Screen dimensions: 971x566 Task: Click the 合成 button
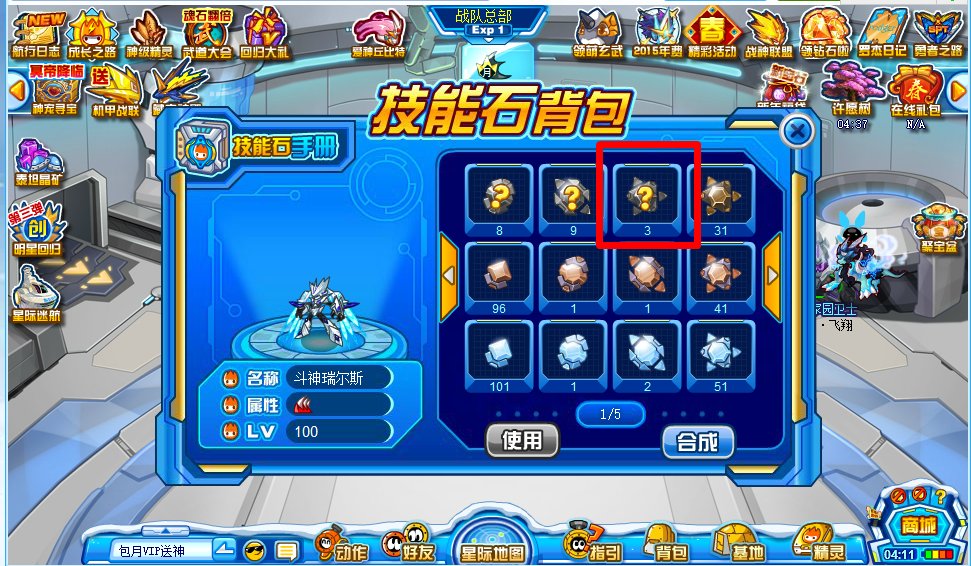[697, 441]
